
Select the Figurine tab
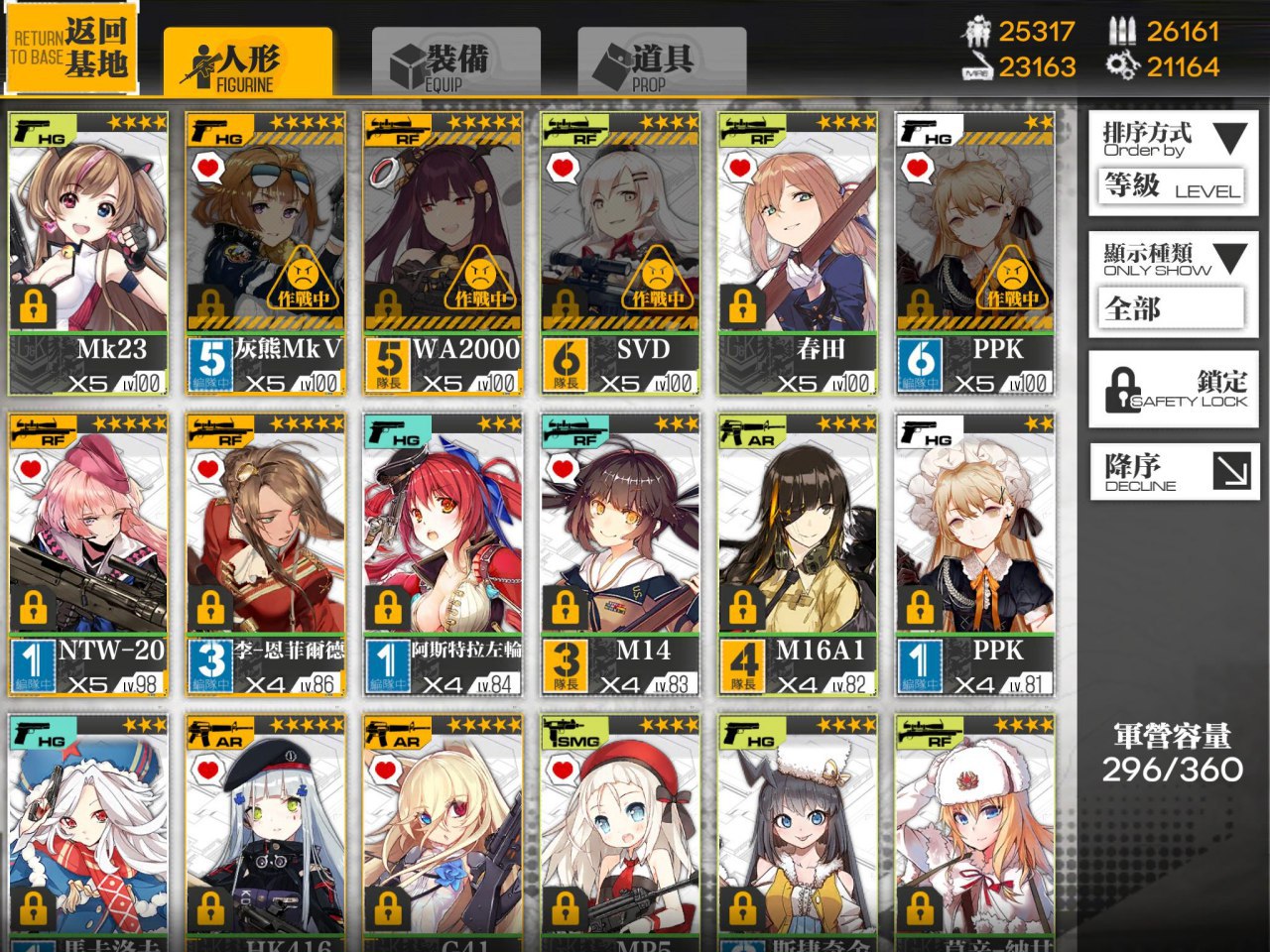pos(247,62)
